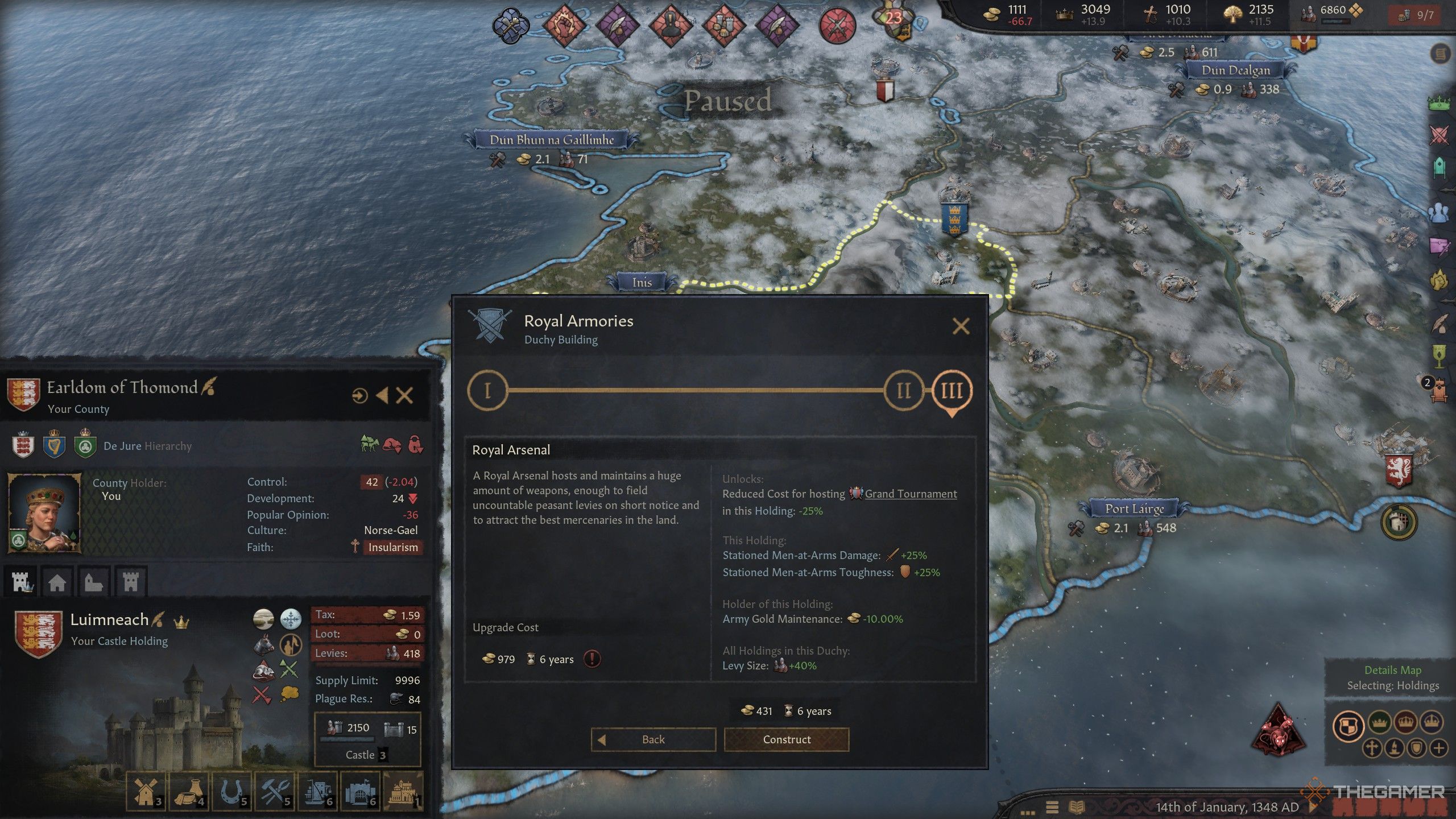Go back from the Royal Armories panel
Image resolution: width=1456 pixels, height=819 pixels.
[x=653, y=739]
